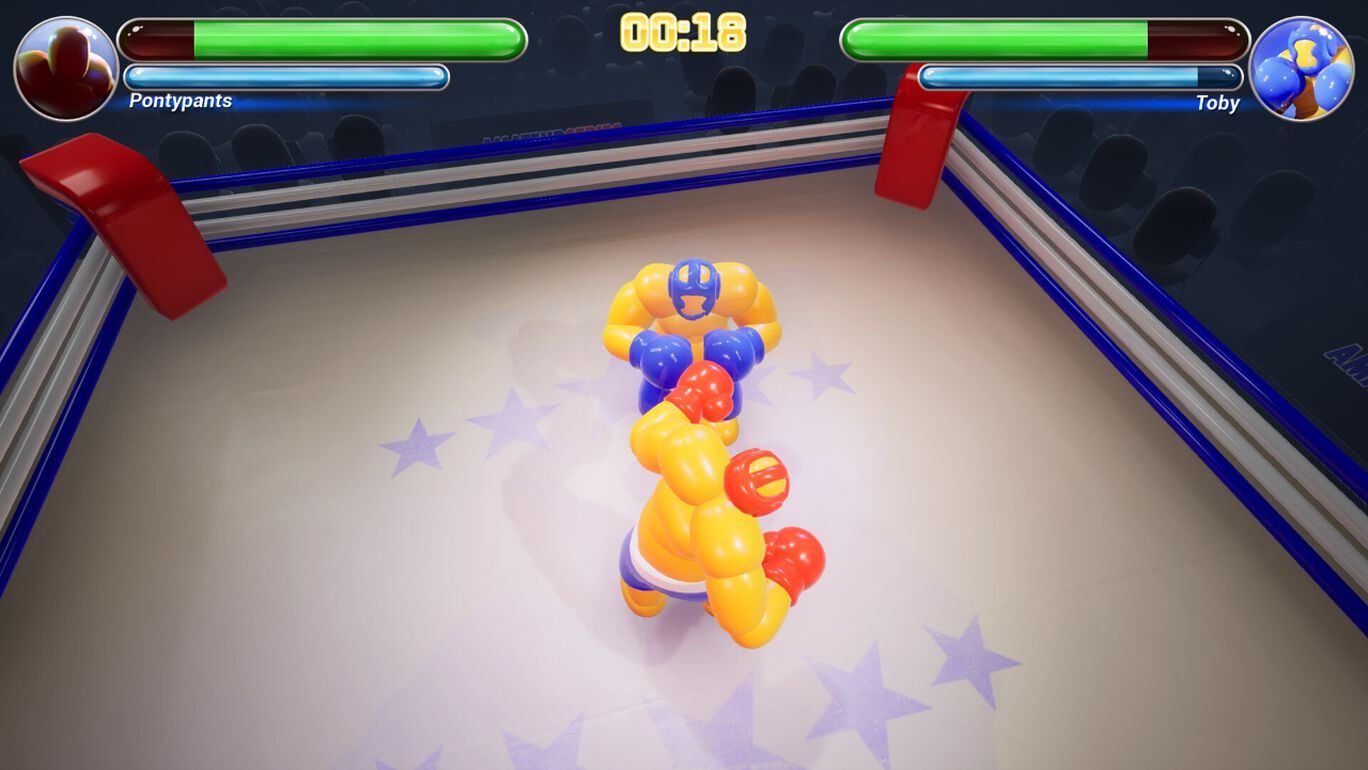The image size is (1368, 770).
Task: Click the match timer showing 00:18
Action: tap(683, 33)
